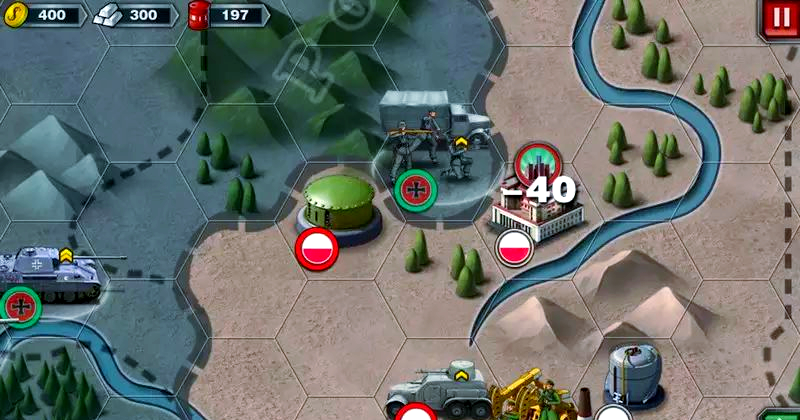This screenshot has width=800, height=420.
Task: Select the grey fuel storage tank
Action: coord(634,376)
